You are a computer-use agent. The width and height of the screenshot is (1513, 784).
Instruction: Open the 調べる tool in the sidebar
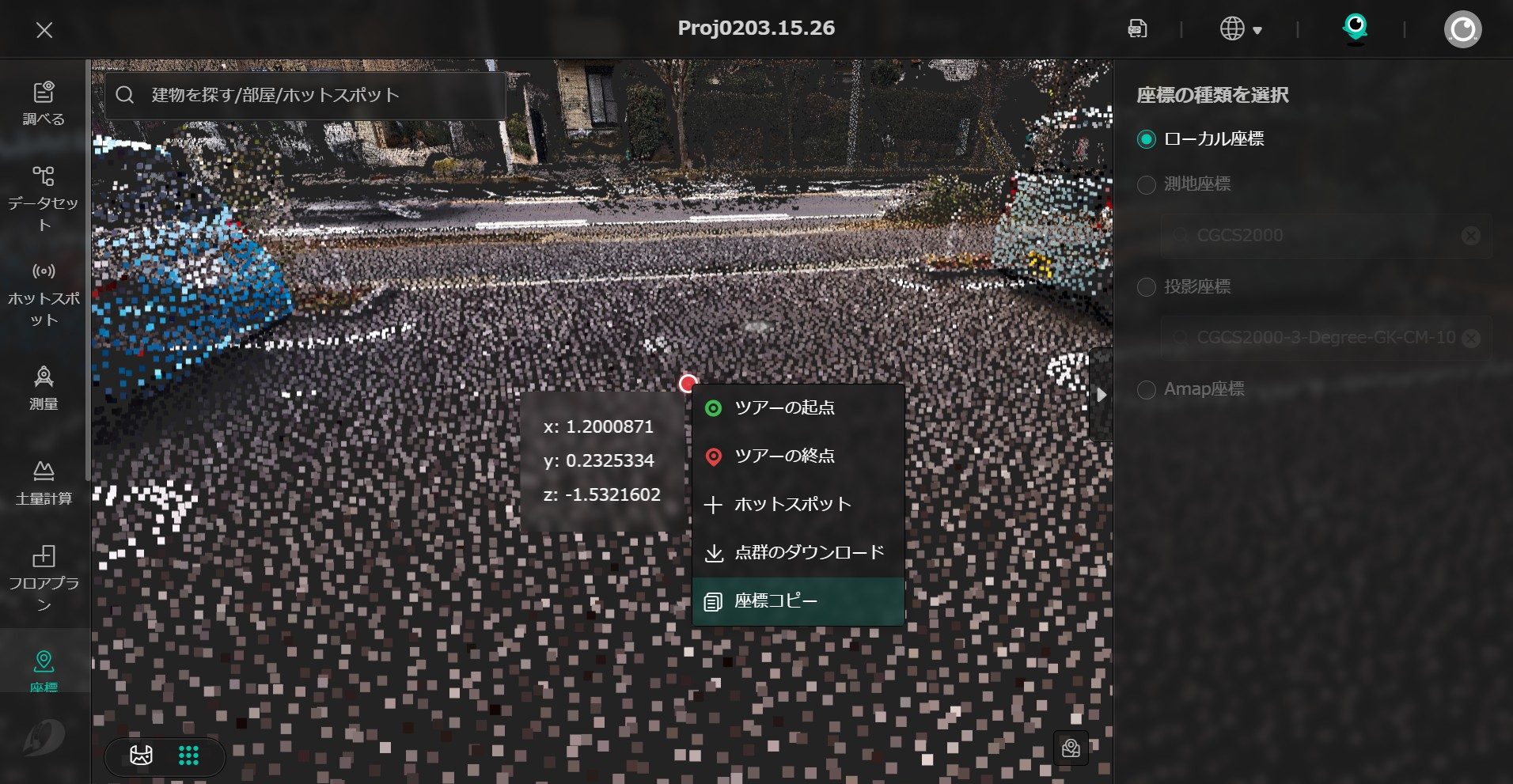pos(44,103)
